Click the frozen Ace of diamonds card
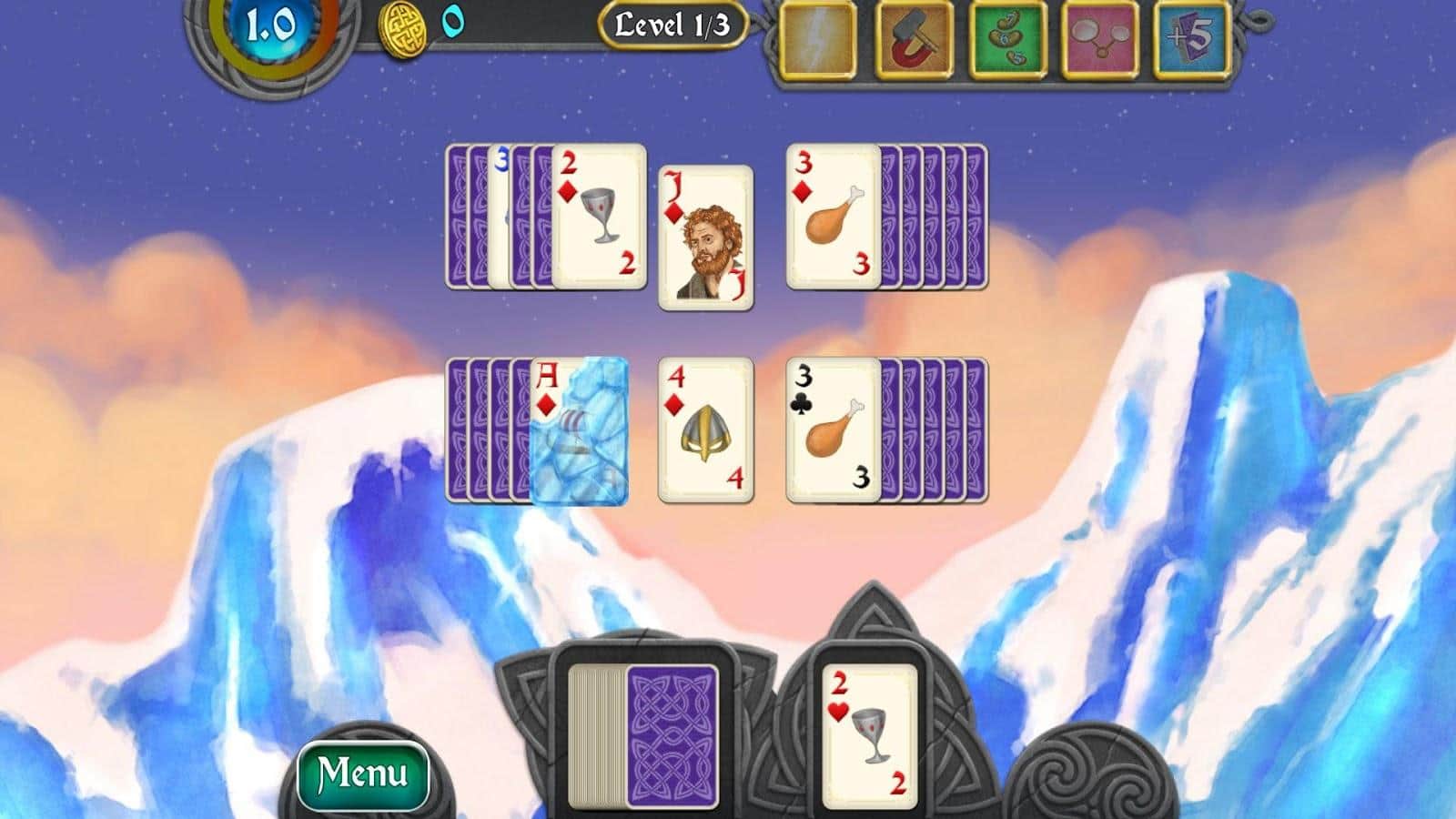The image size is (1456, 819). [x=579, y=430]
